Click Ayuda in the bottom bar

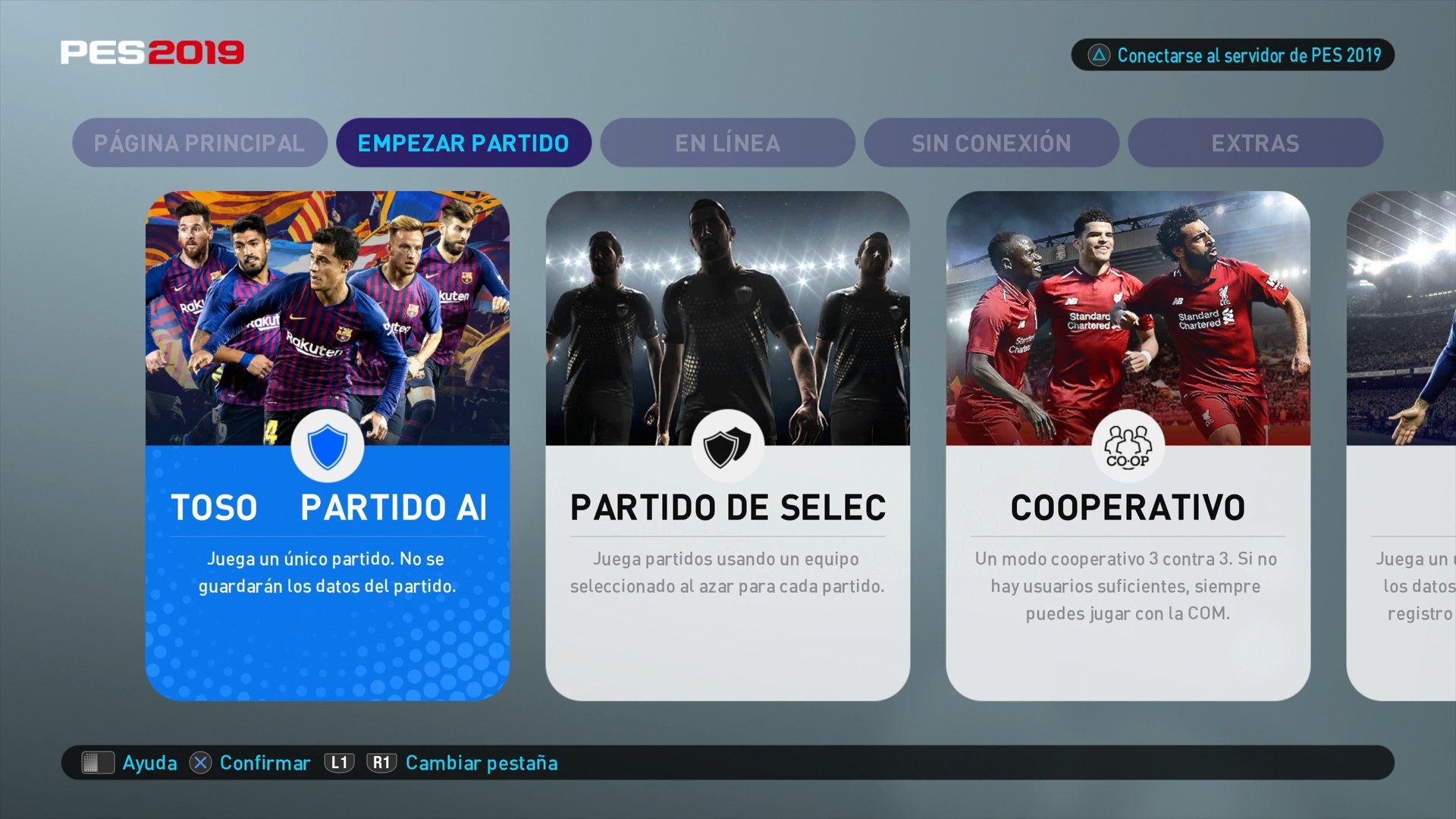tap(150, 763)
